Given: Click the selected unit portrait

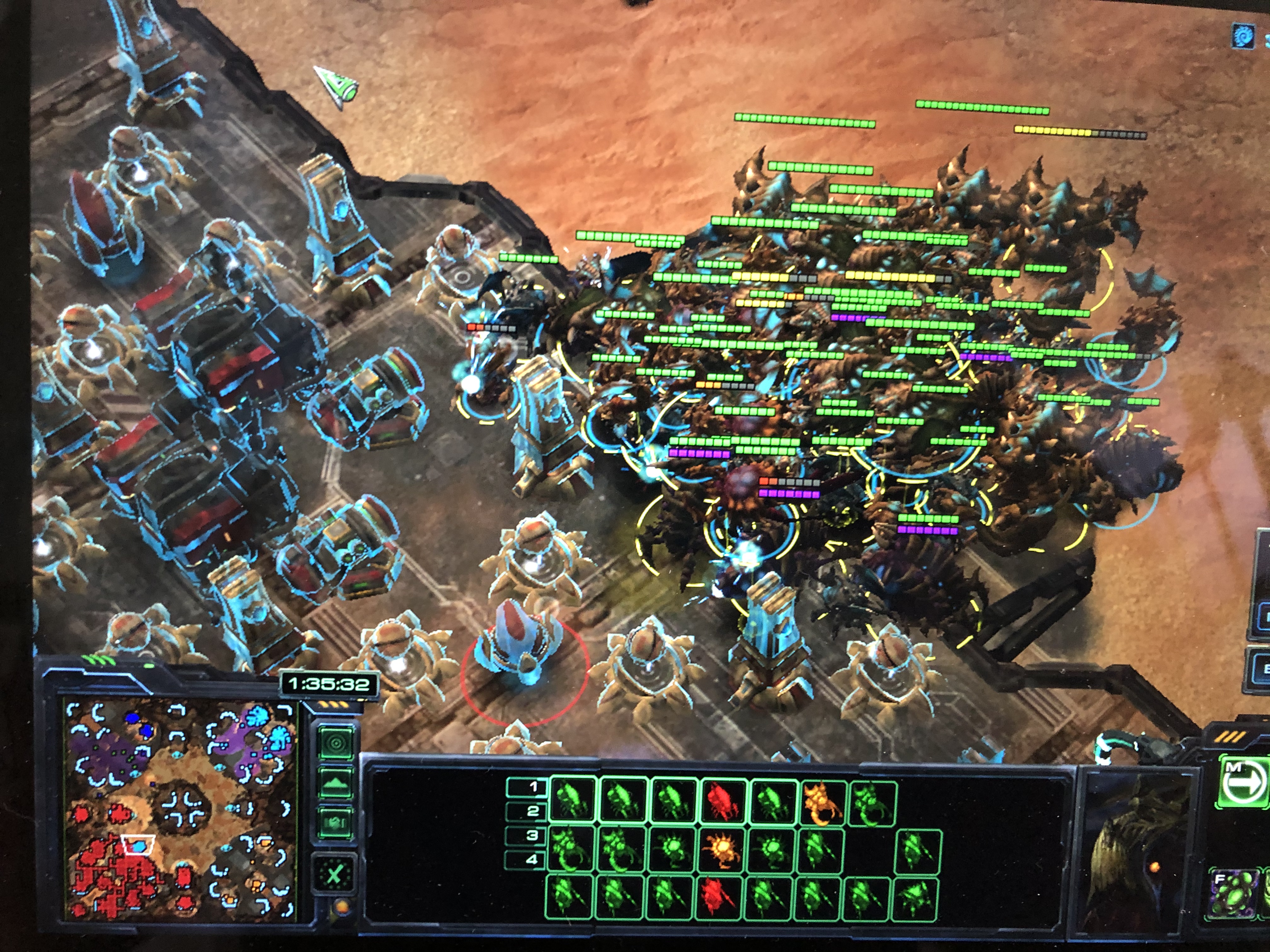Looking at the screenshot, I should (1137, 852).
